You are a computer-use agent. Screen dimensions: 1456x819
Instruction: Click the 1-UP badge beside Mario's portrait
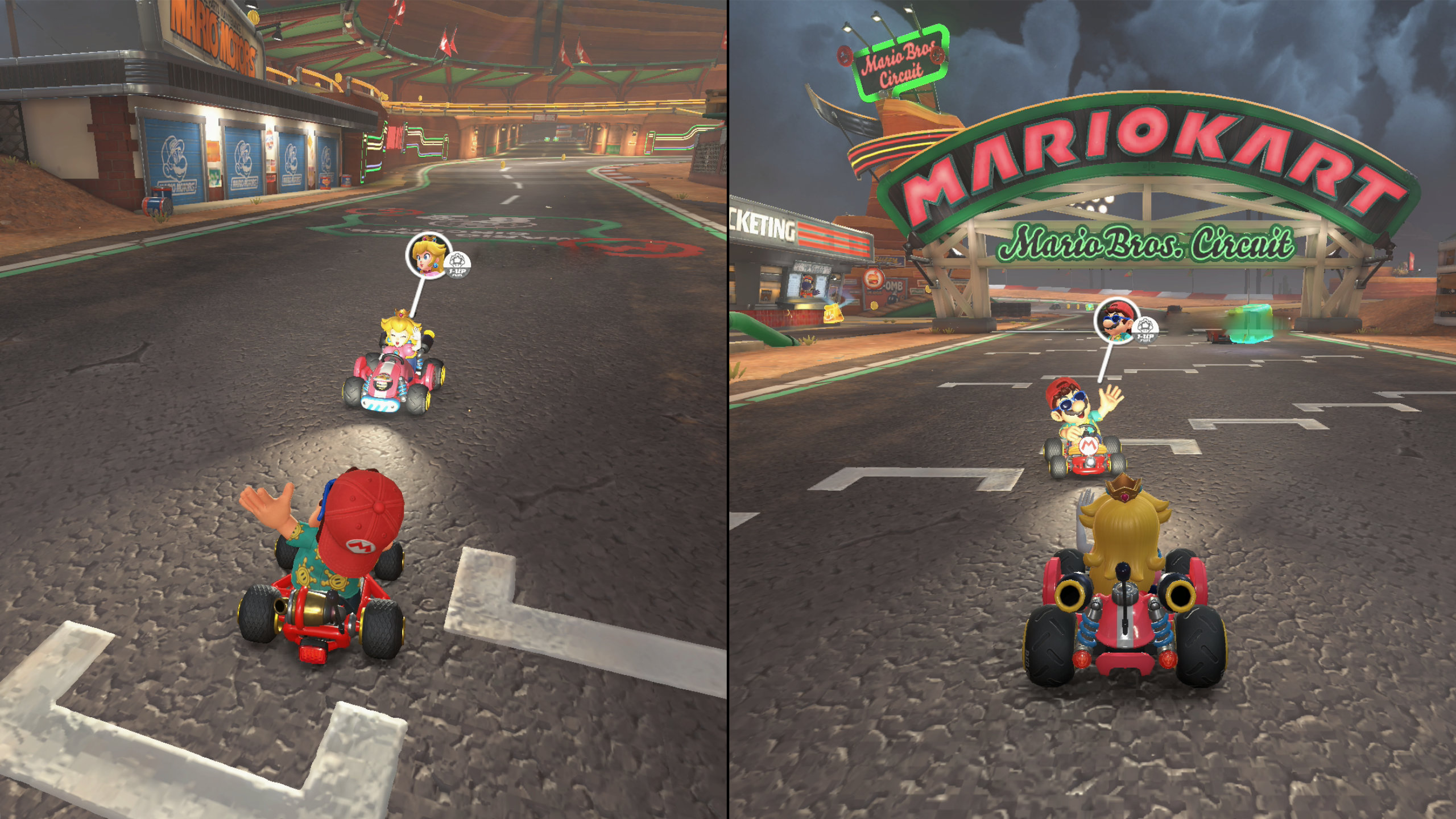click(x=1145, y=331)
